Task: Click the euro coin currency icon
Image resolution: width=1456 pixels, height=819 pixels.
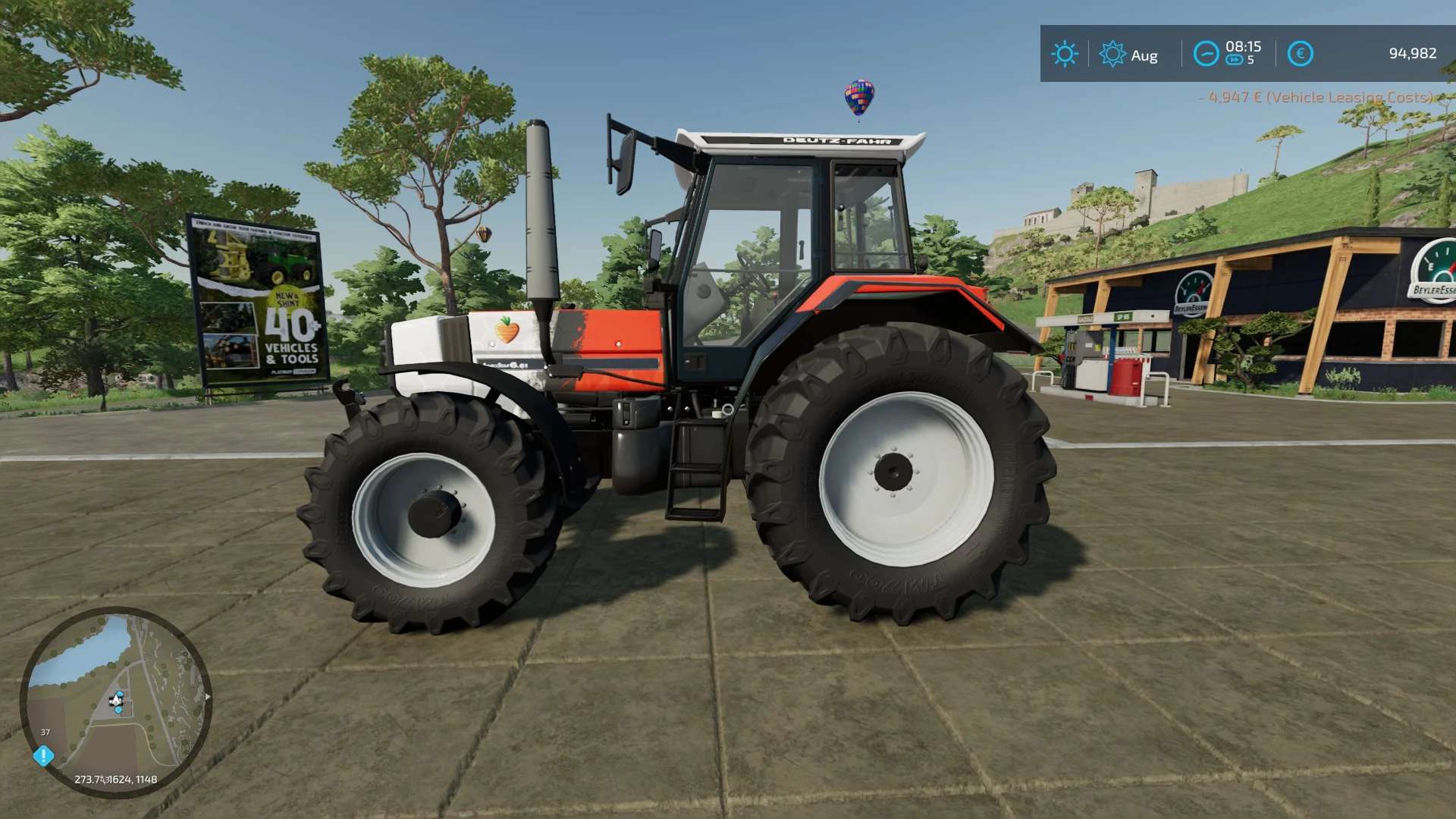Action: click(x=1300, y=53)
